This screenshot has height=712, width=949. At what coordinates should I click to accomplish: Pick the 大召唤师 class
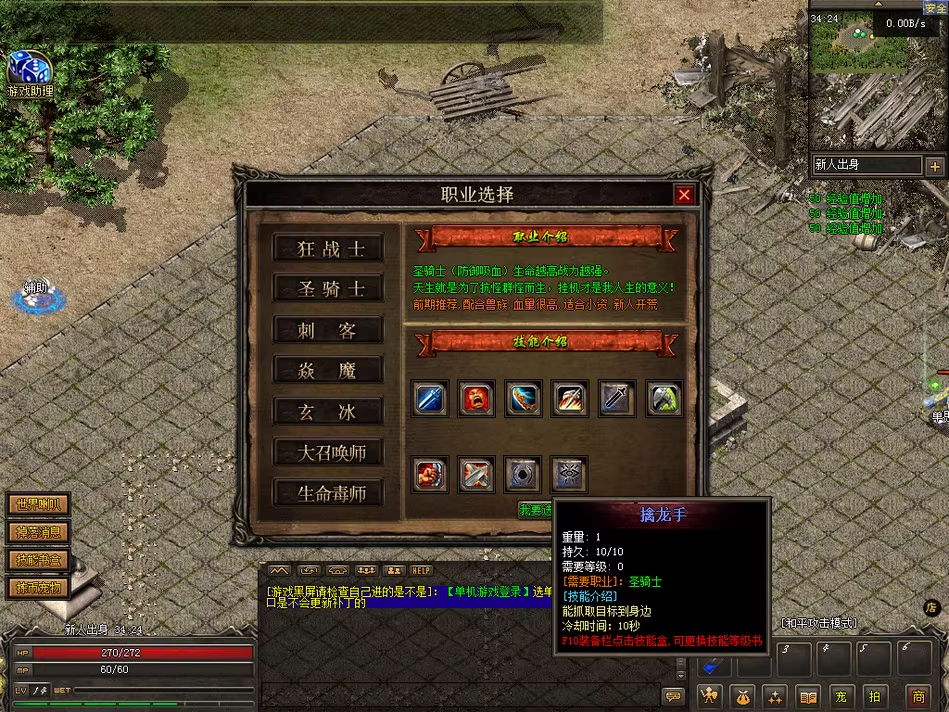pos(328,452)
